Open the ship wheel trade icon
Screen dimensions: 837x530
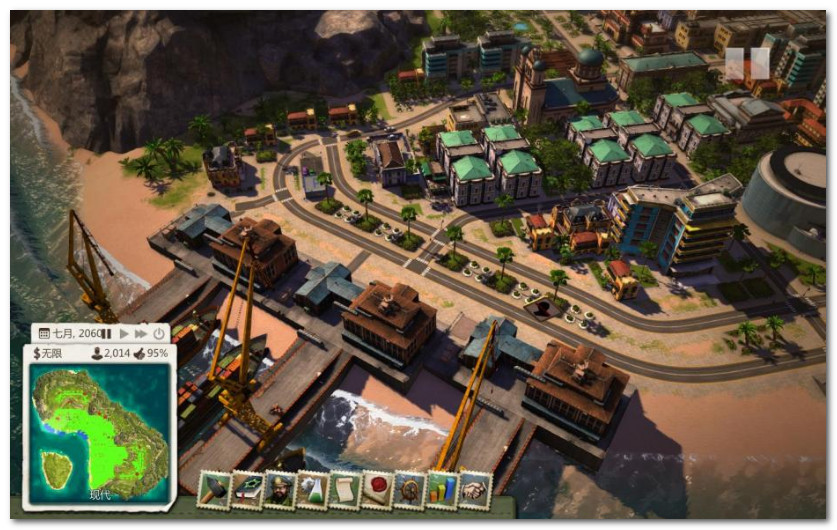(x=410, y=489)
